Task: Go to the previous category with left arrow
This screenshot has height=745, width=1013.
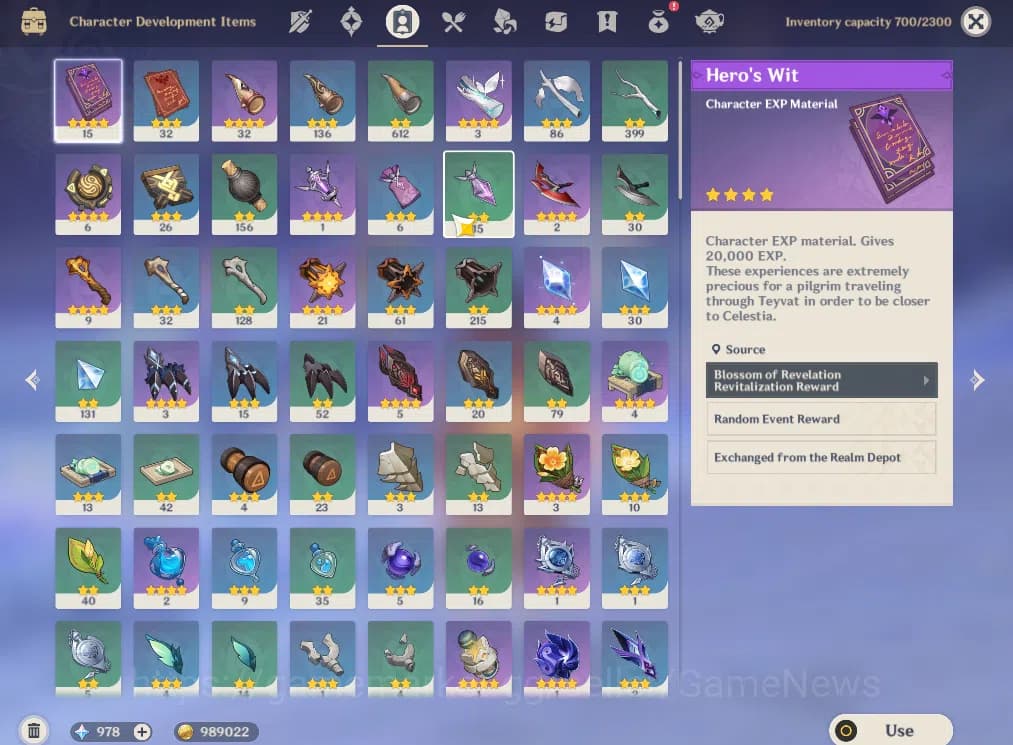Action: [33, 380]
